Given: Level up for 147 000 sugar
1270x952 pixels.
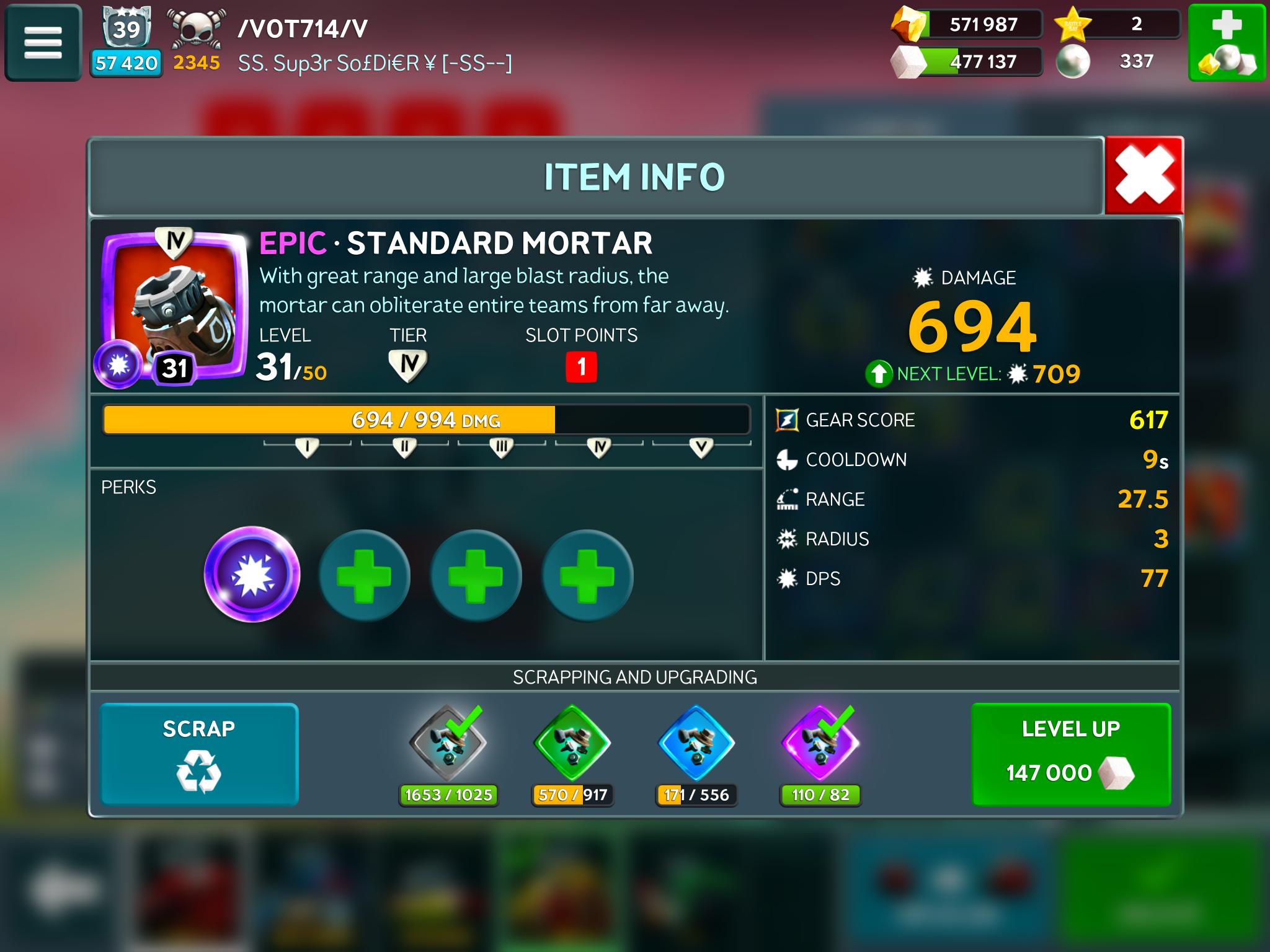Looking at the screenshot, I should tap(1070, 754).
